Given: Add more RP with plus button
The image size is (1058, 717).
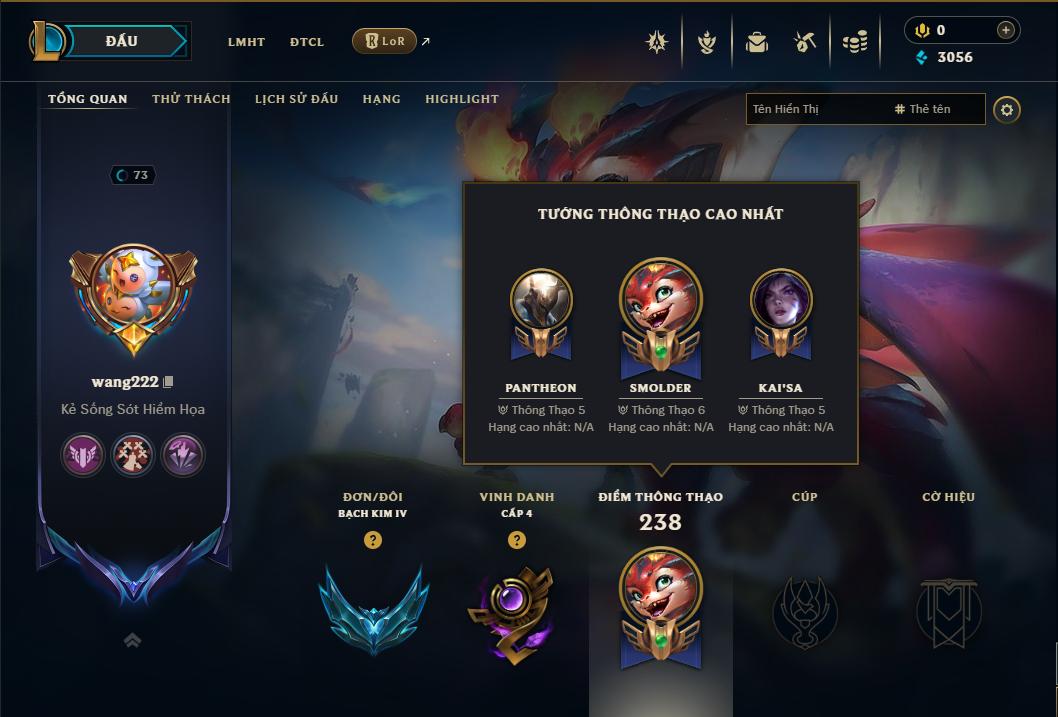Looking at the screenshot, I should pyautogui.click(x=1006, y=30).
